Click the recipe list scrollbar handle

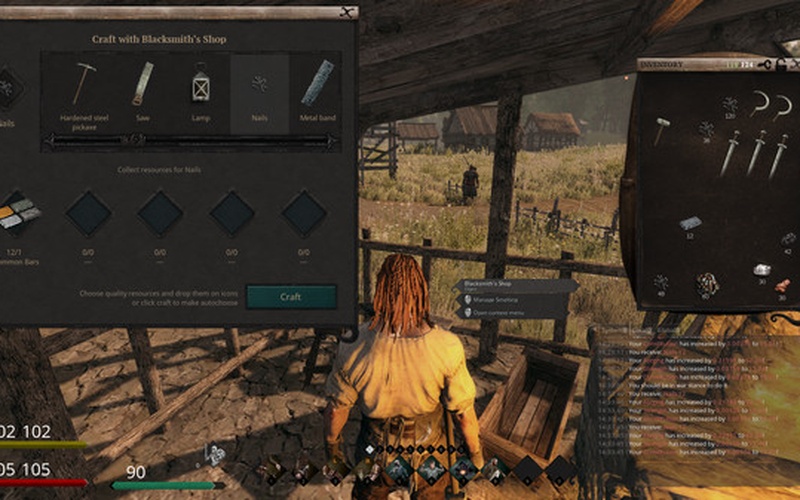[x=190, y=142]
